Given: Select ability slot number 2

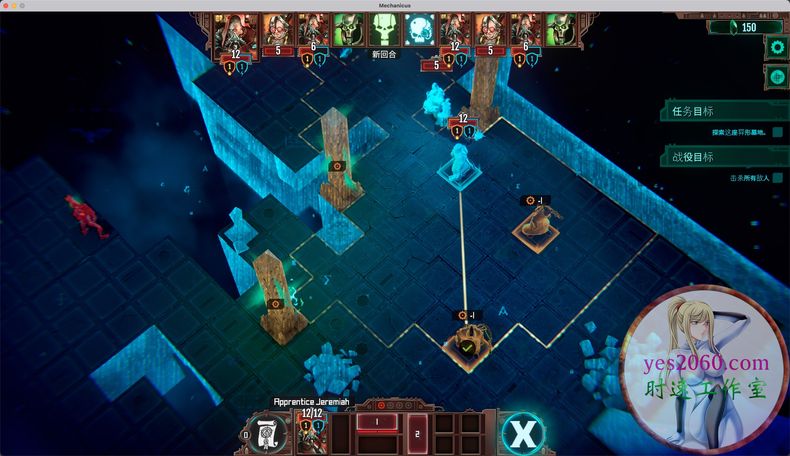Looking at the screenshot, I should click(x=418, y=433).
